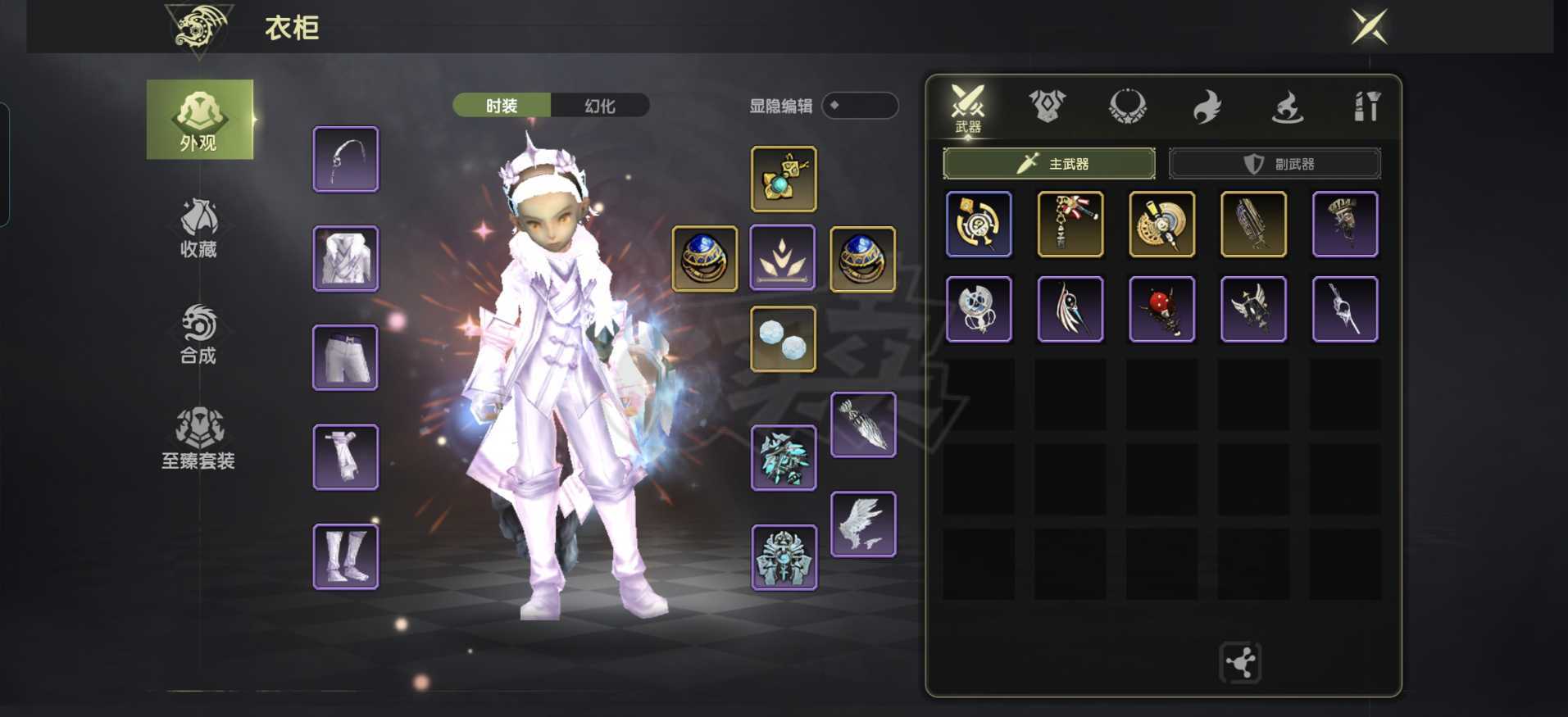Open the 外观 appearance section
1568x717 pixels.
[x=199, y=120]
